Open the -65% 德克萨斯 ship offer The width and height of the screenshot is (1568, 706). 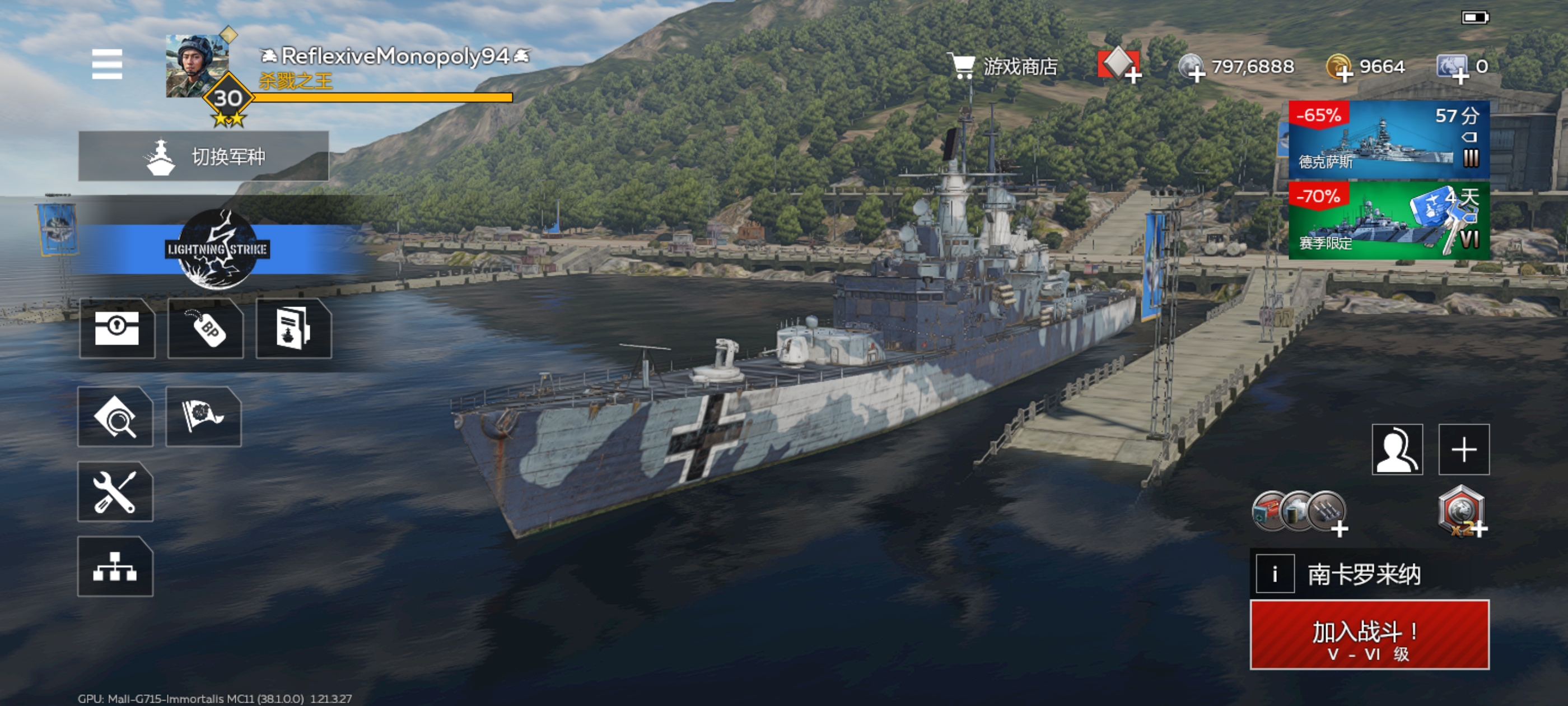pyautogui.click(x=1388, y=140)
